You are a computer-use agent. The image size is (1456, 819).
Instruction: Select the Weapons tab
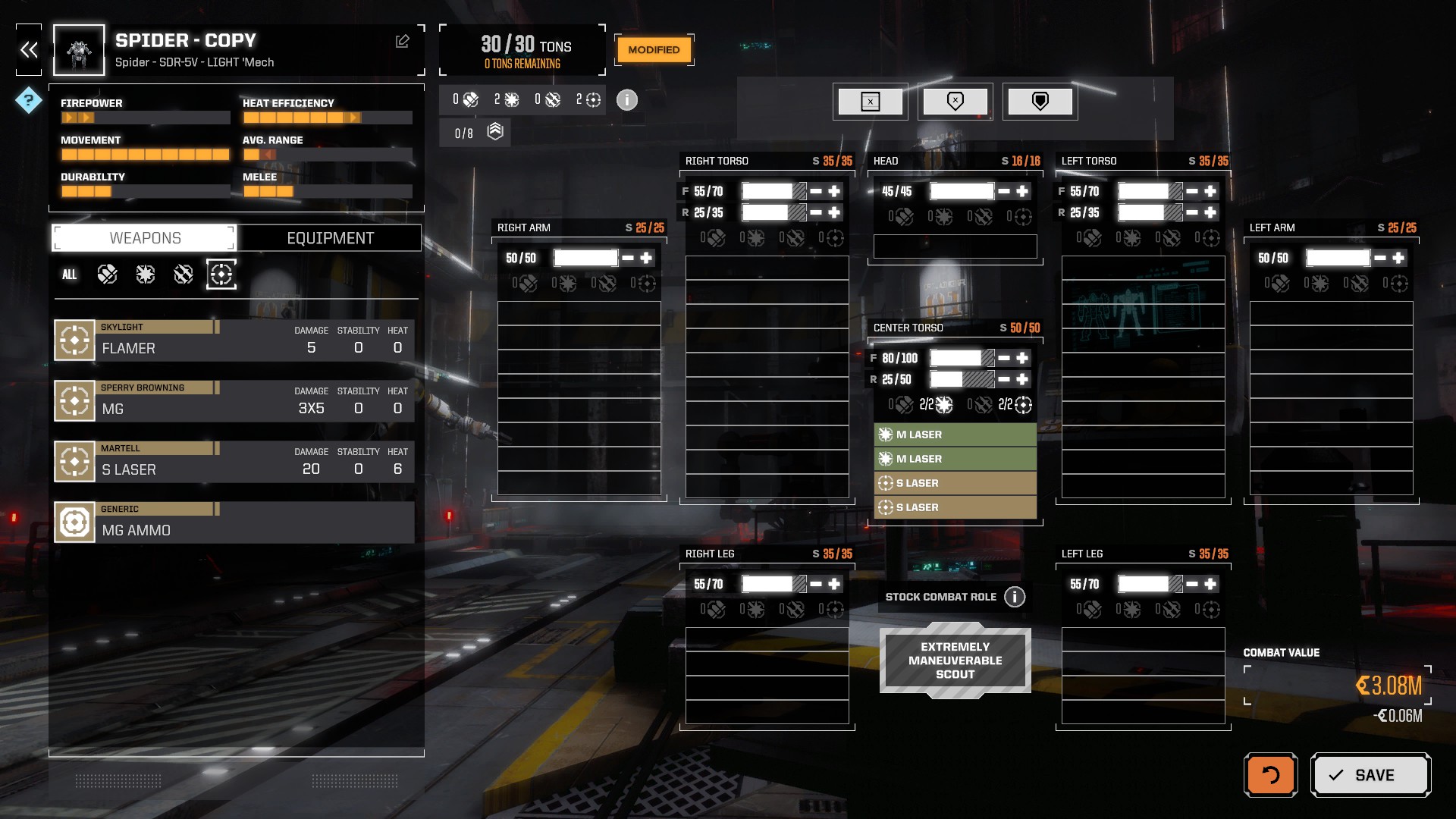coord(145,238)
